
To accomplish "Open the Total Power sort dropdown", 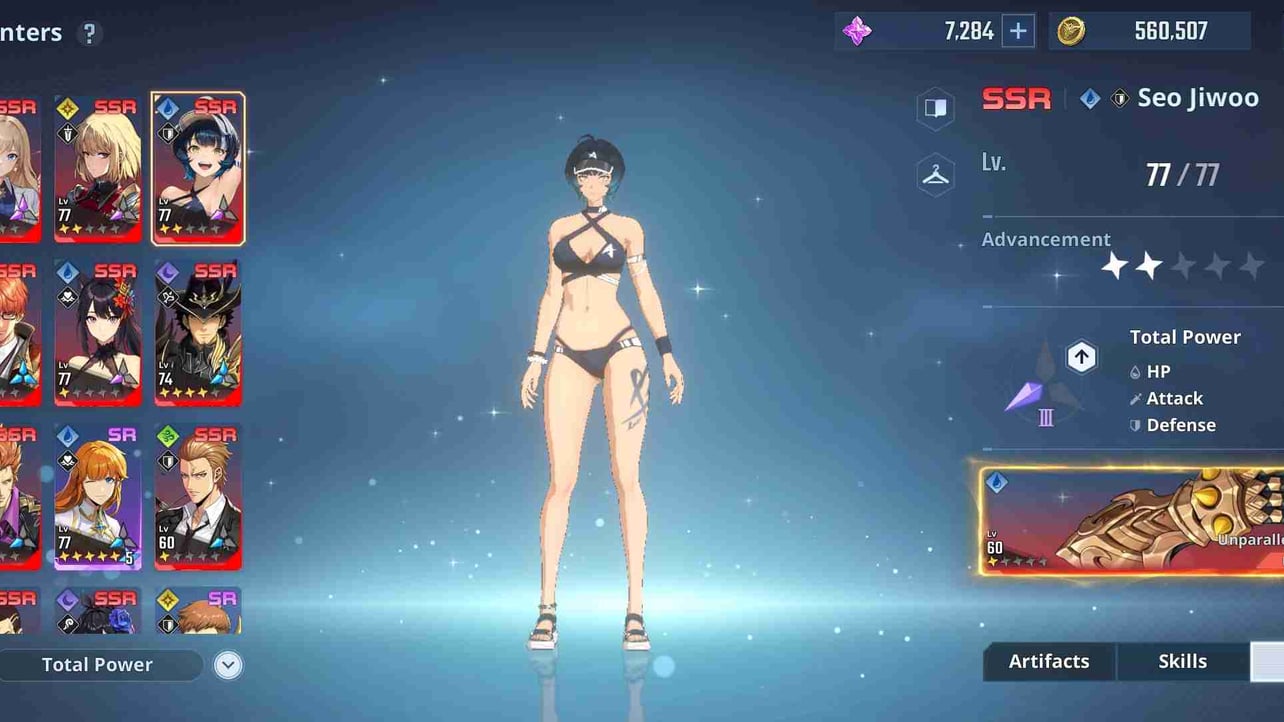I will [x=98, y=665].
